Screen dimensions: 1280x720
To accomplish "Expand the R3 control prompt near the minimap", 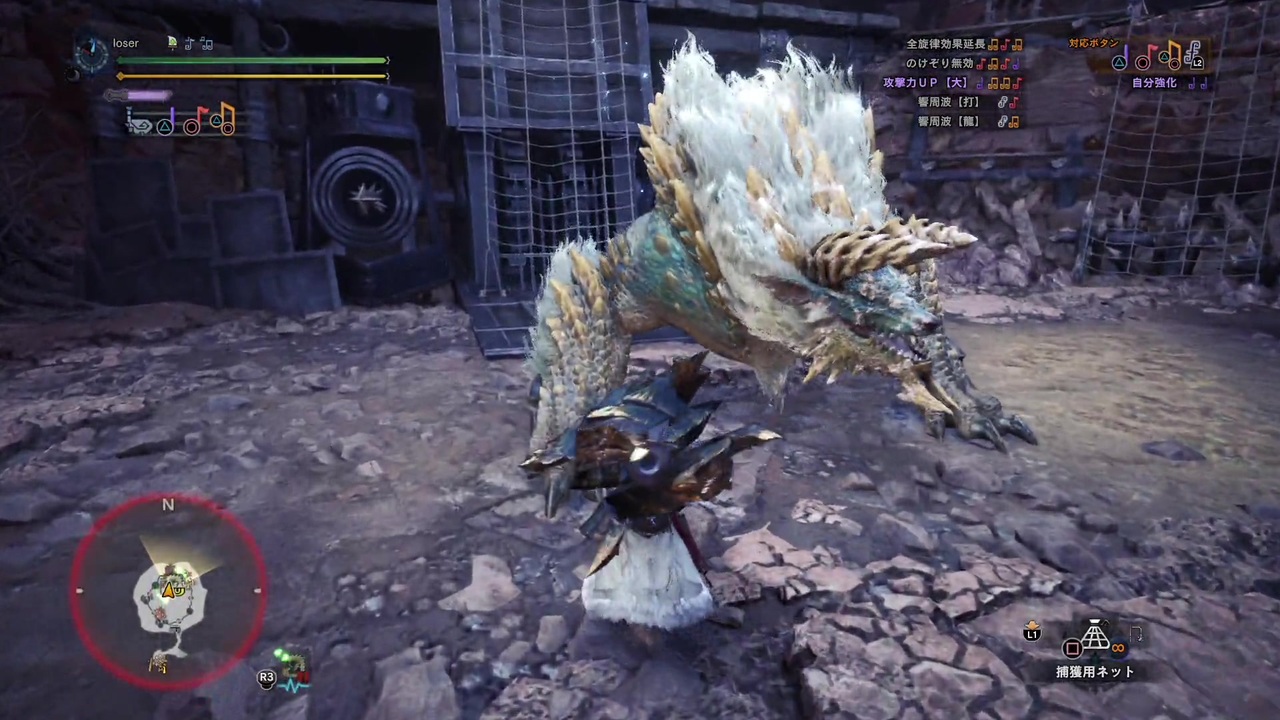I will click(x=266, y=677).
